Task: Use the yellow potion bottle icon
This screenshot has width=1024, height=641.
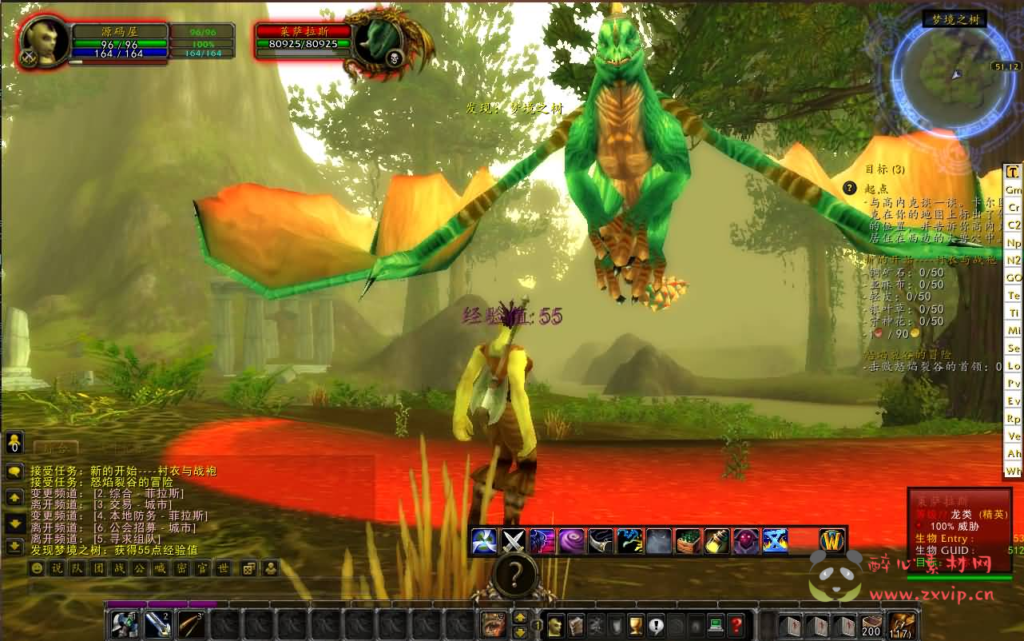Action: [x=716, y=541]
